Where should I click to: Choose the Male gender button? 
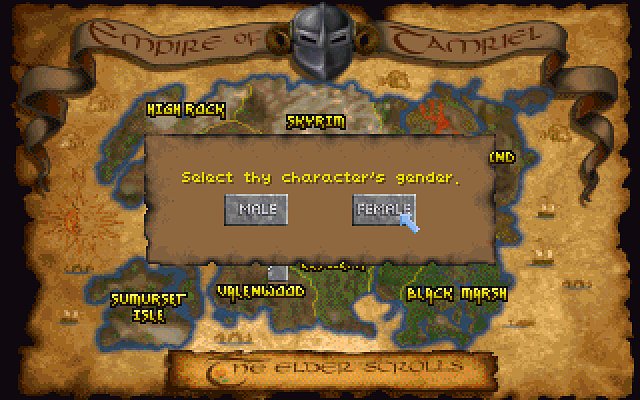(x=257, y=209)
